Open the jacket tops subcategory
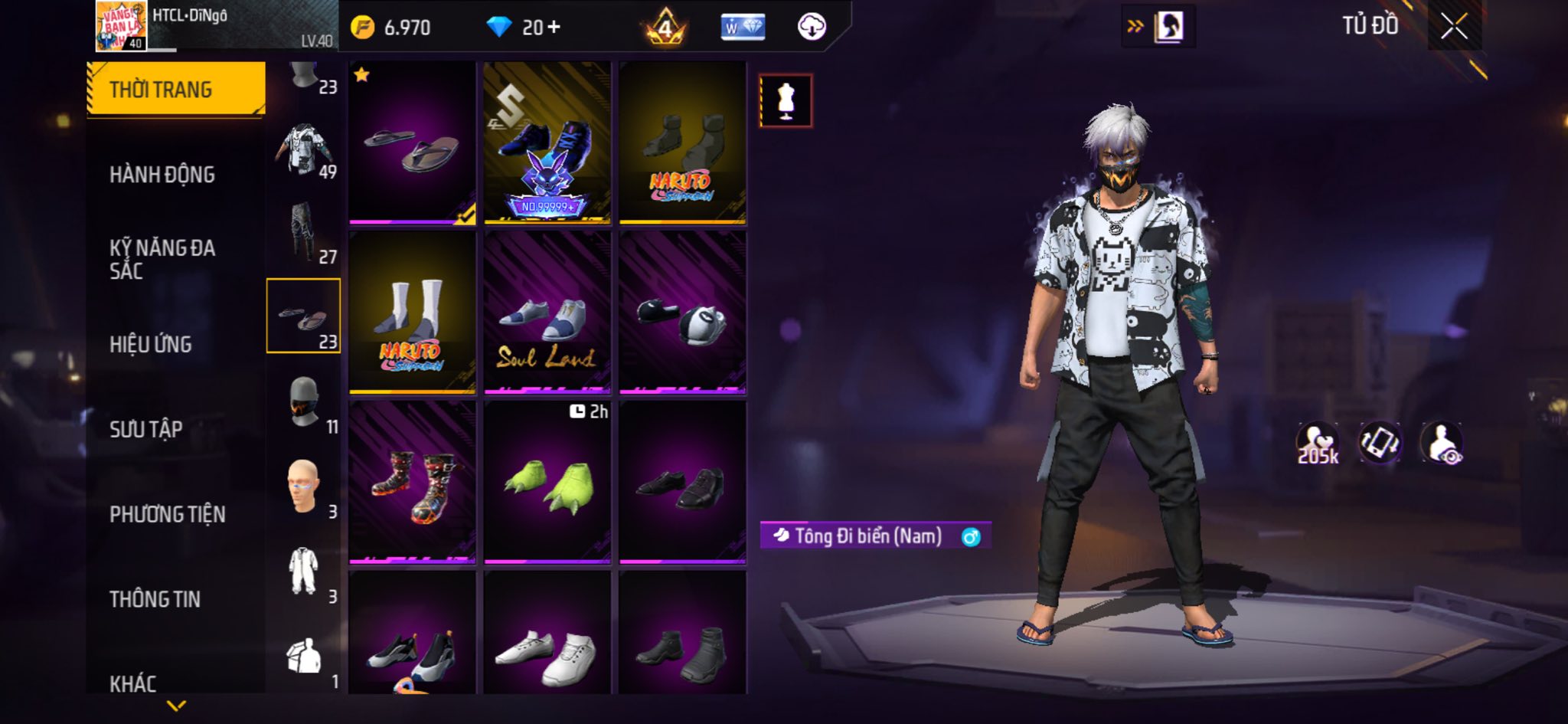 (304, 150)
